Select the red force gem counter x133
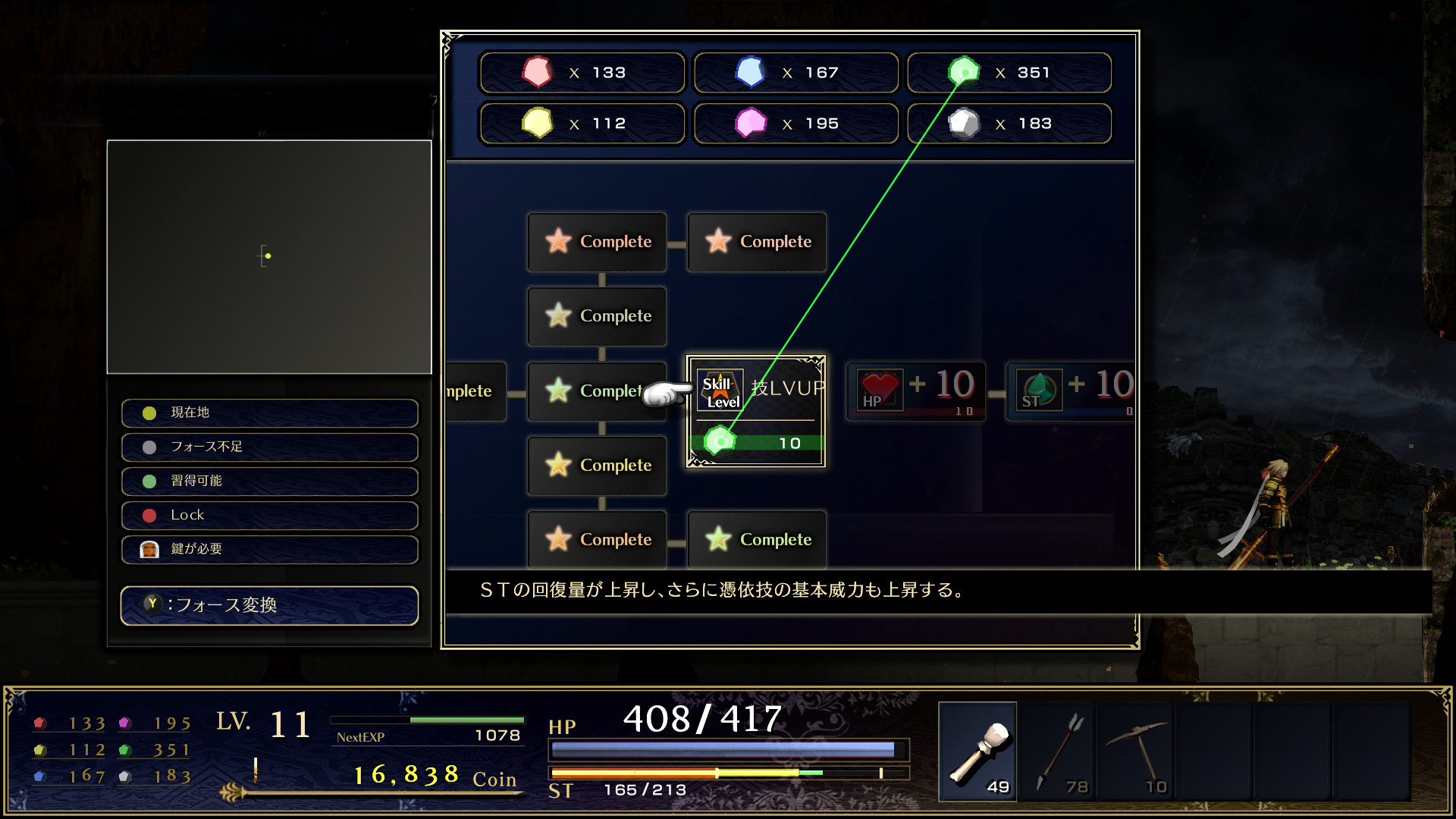1456x819 pixels. 581,72
